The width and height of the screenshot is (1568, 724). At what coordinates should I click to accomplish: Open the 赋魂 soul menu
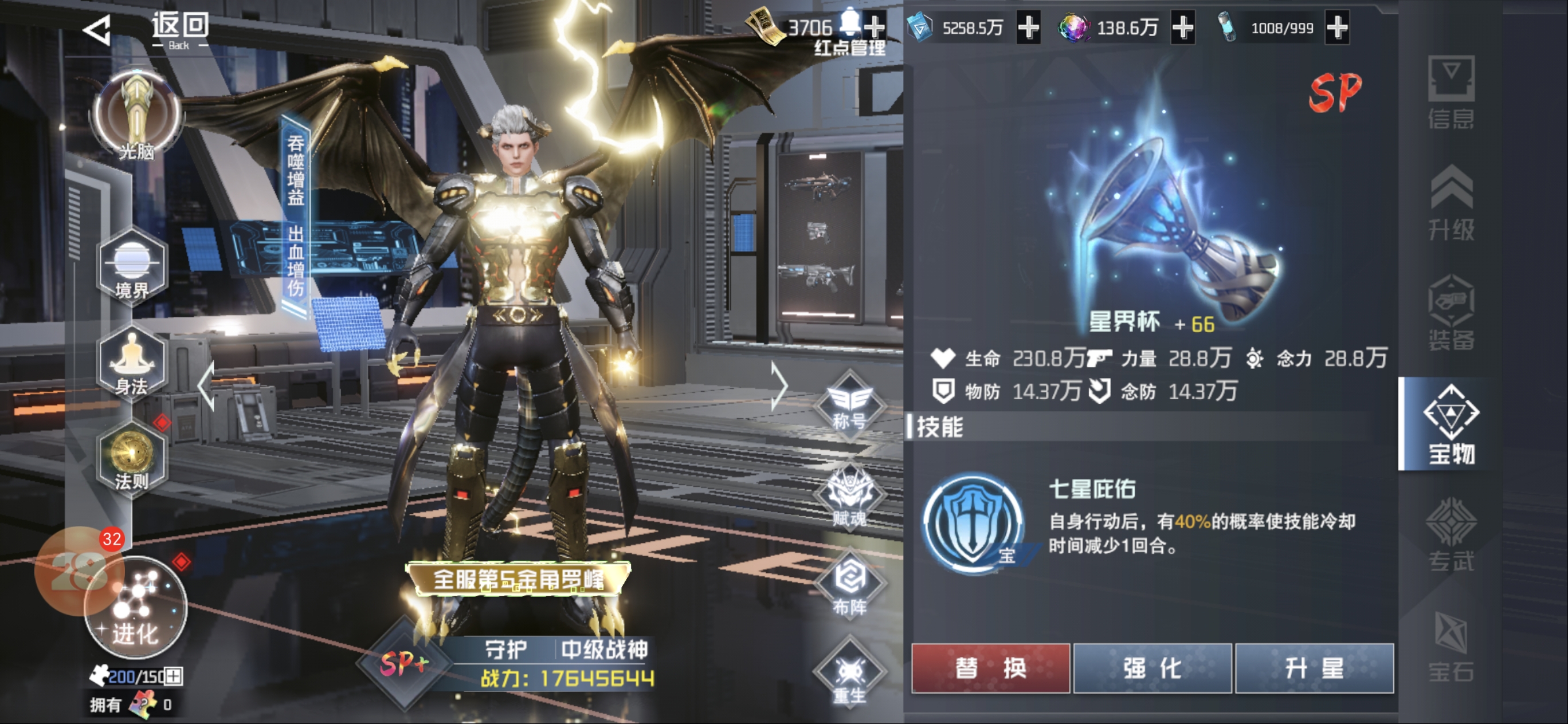tap(849, 496)
